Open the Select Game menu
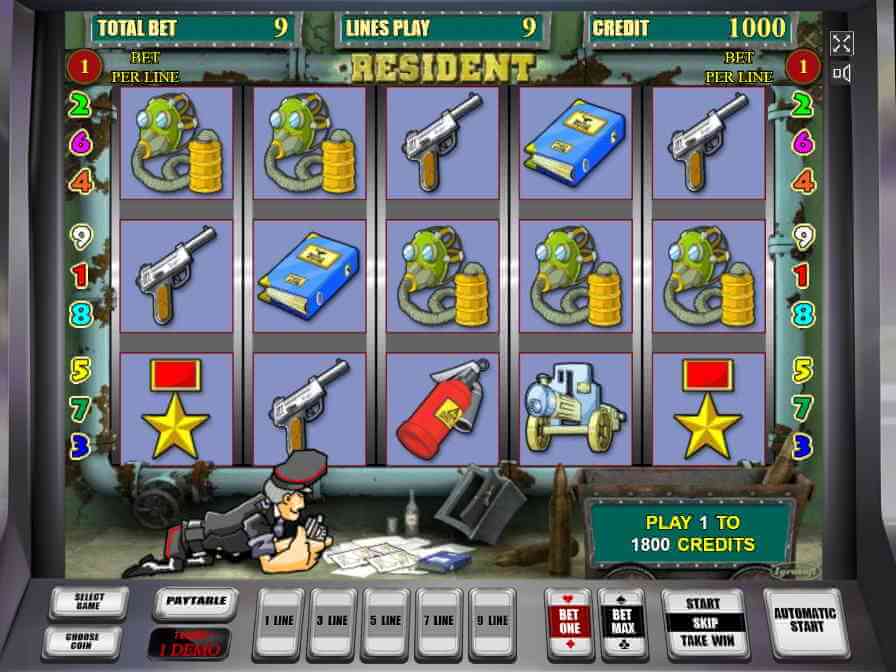Image resolution: width=896 pixels, height=672 pixels. pyautogui.click(x=89, y=602)
